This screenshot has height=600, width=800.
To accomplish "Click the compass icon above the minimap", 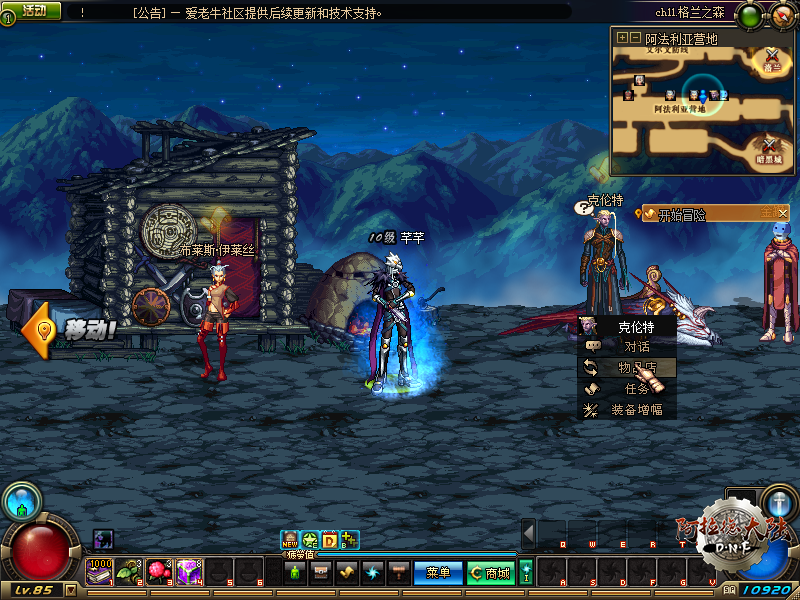I will click(779, 13).
